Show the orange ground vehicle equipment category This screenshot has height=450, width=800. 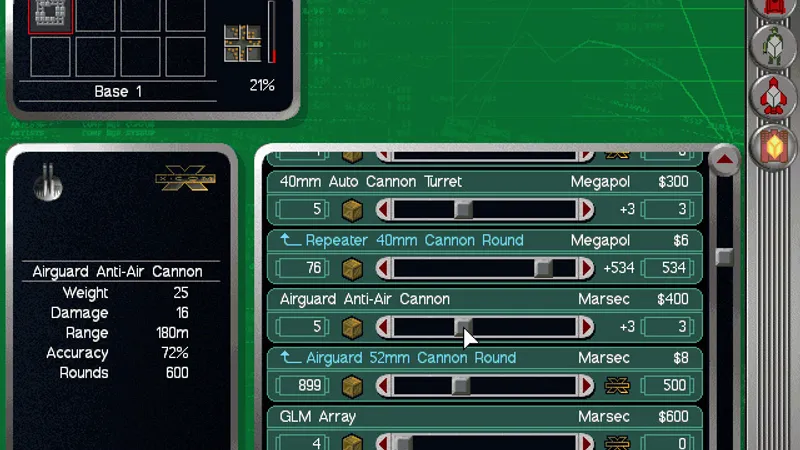772,147
